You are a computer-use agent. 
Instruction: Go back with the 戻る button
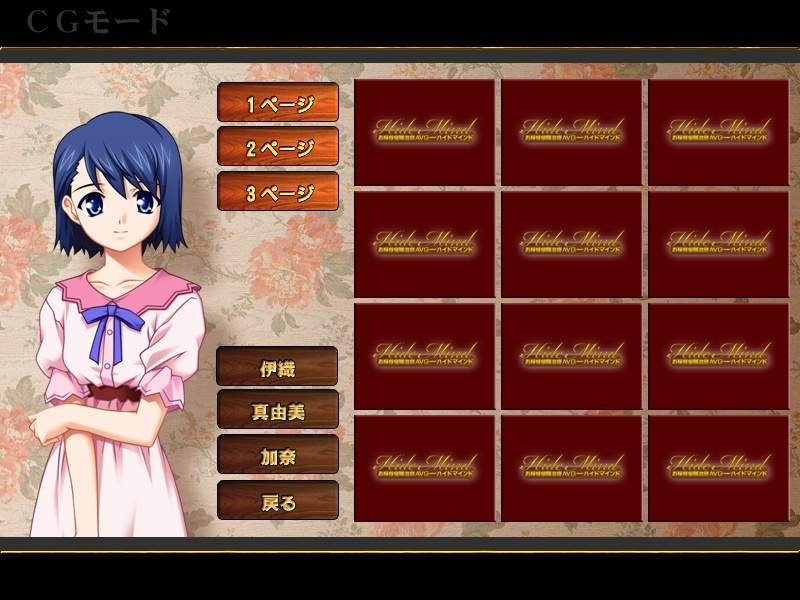(278, 500)
